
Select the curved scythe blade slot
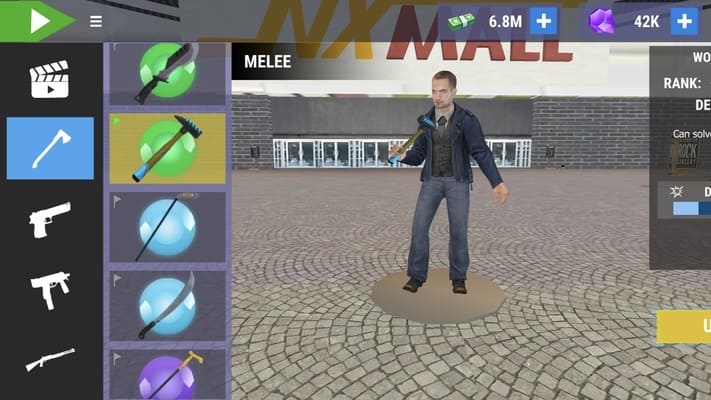[167, 305]
